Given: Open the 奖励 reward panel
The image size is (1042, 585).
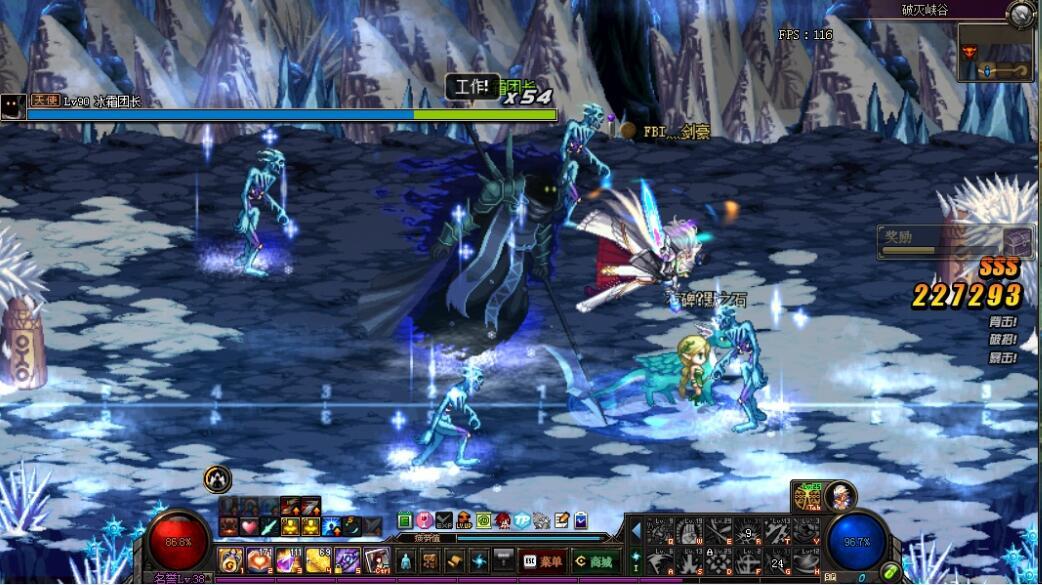Looking at the screenshot, I should (955, 242).
